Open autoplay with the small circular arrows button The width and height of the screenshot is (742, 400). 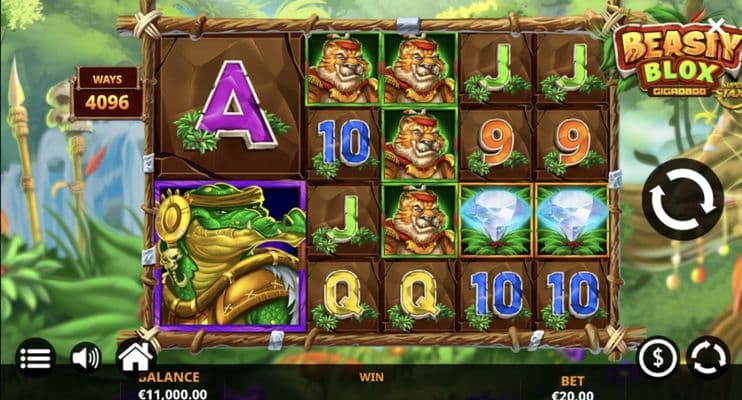[x=707, y=357]
